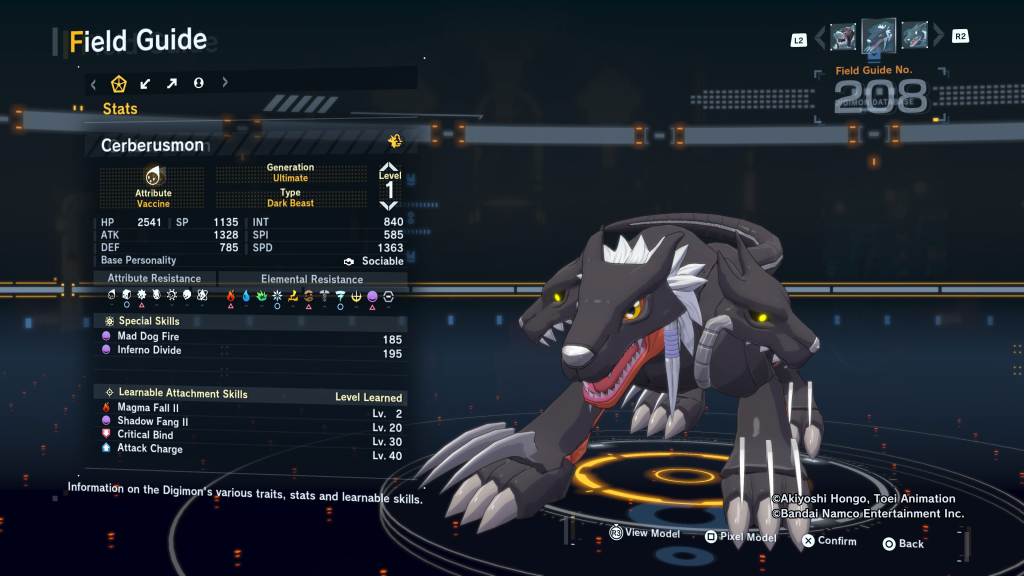Select the pentagon Stats tab icon
1024x576 pixels.
point(119,83)
